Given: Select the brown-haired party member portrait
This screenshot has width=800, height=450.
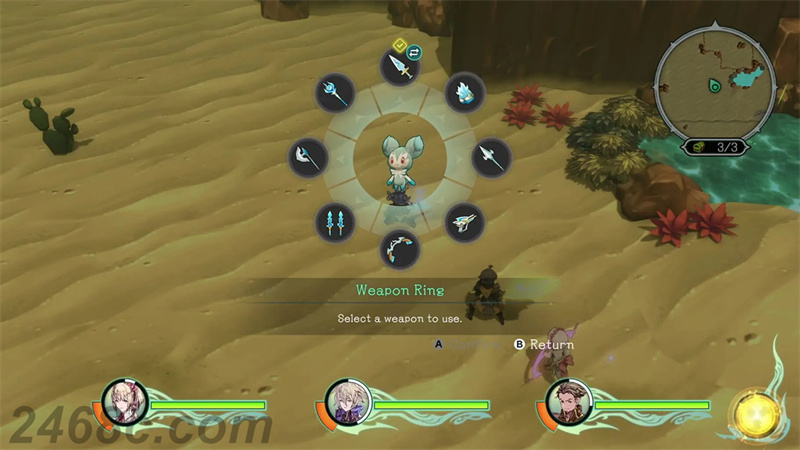Looking at the screenshot, I should 569,404.
